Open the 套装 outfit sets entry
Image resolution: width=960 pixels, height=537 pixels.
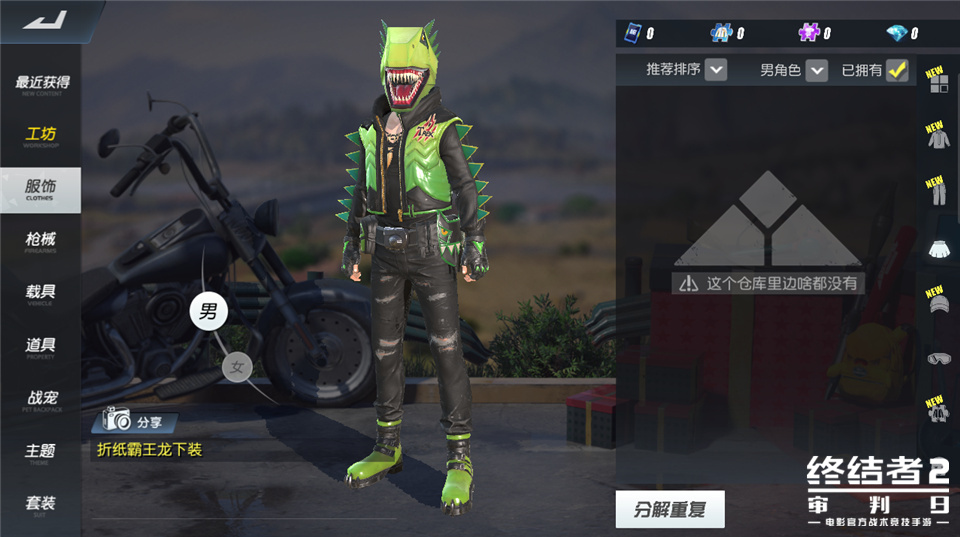coord(41,505)
